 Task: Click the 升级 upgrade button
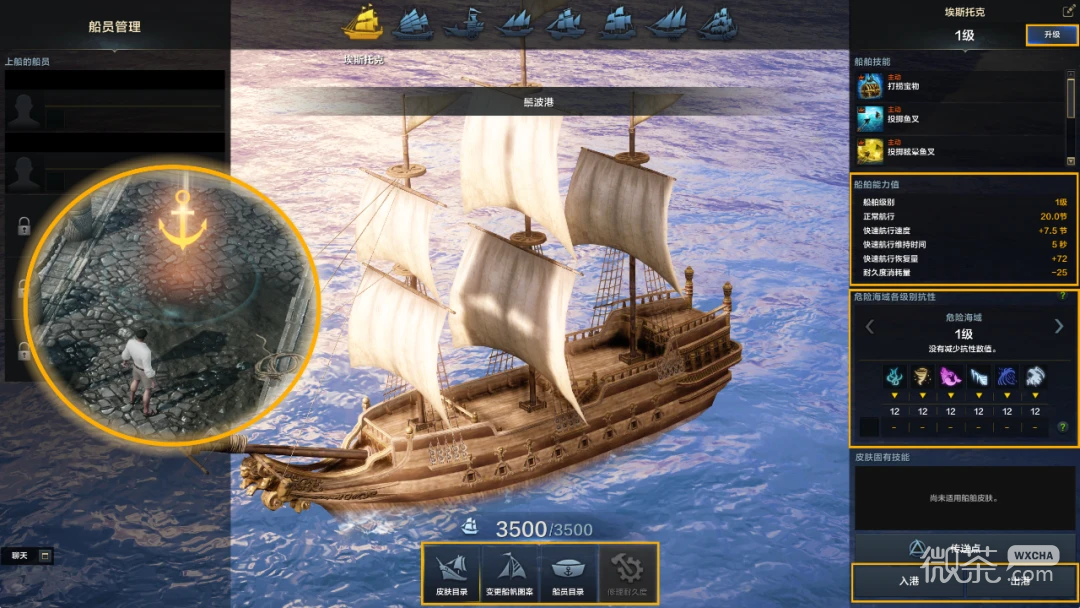1051,35
